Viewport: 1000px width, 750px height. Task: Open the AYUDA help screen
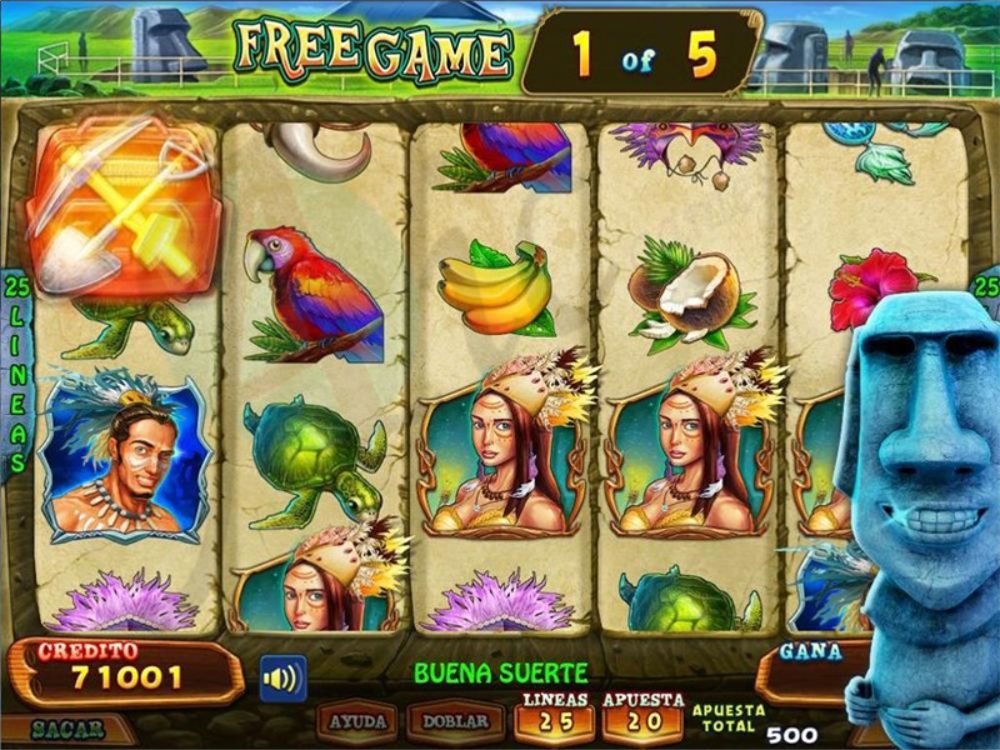pyautogui.click(x=357, y=721)
